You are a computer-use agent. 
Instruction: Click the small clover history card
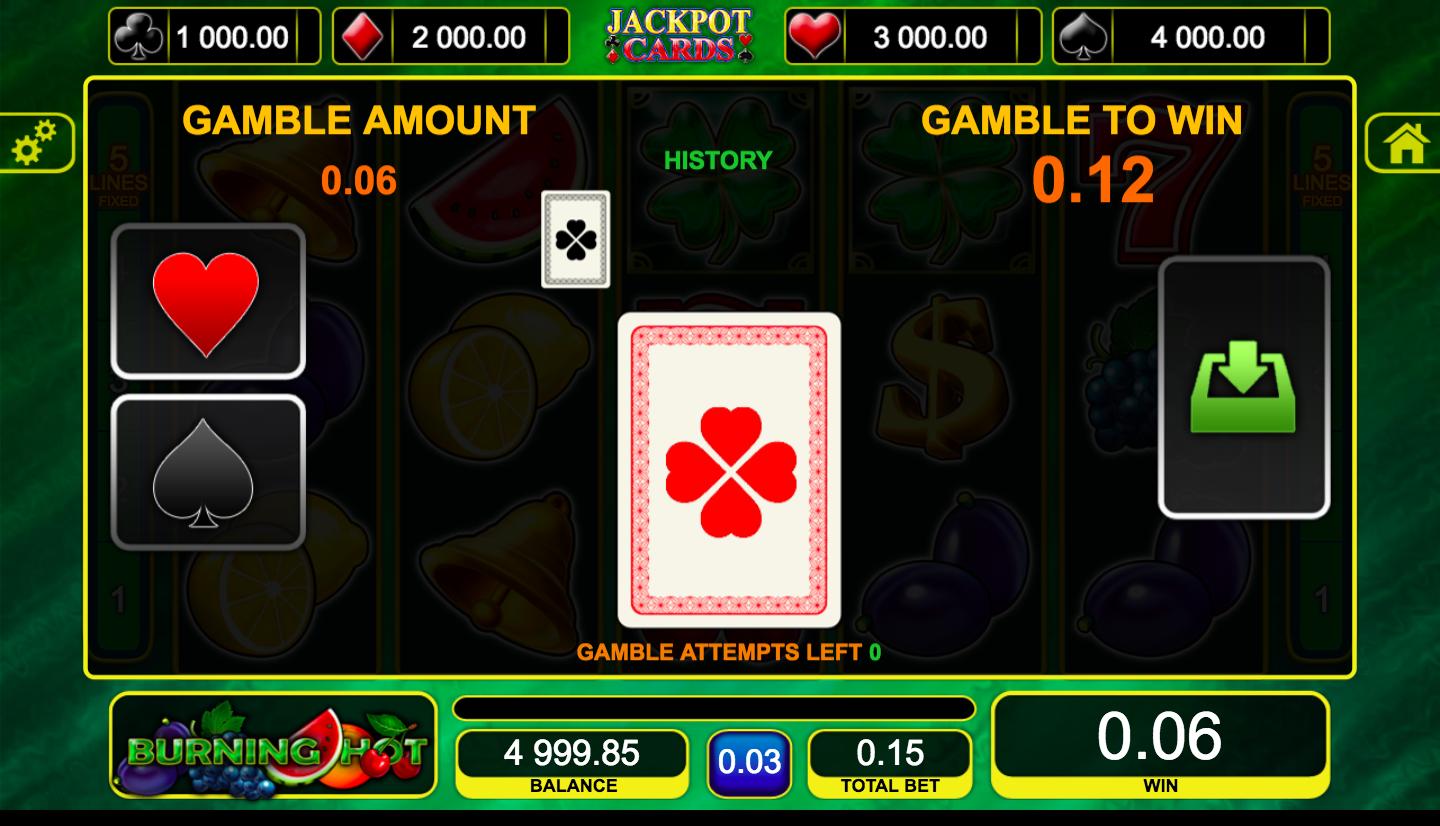coord(574,238)
